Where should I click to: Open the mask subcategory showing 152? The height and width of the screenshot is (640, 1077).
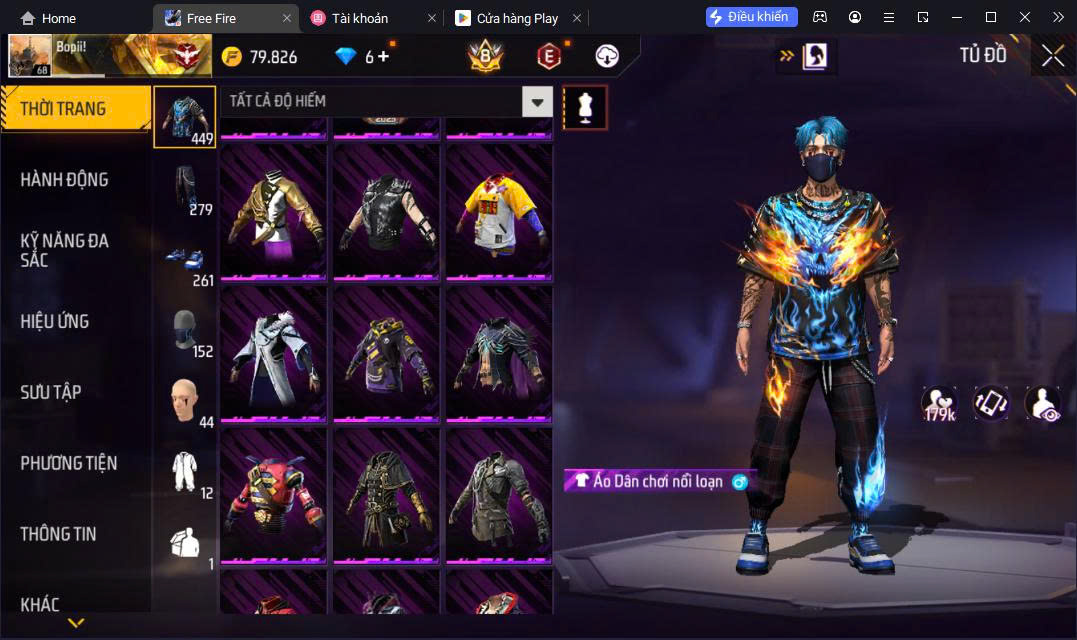185,331
